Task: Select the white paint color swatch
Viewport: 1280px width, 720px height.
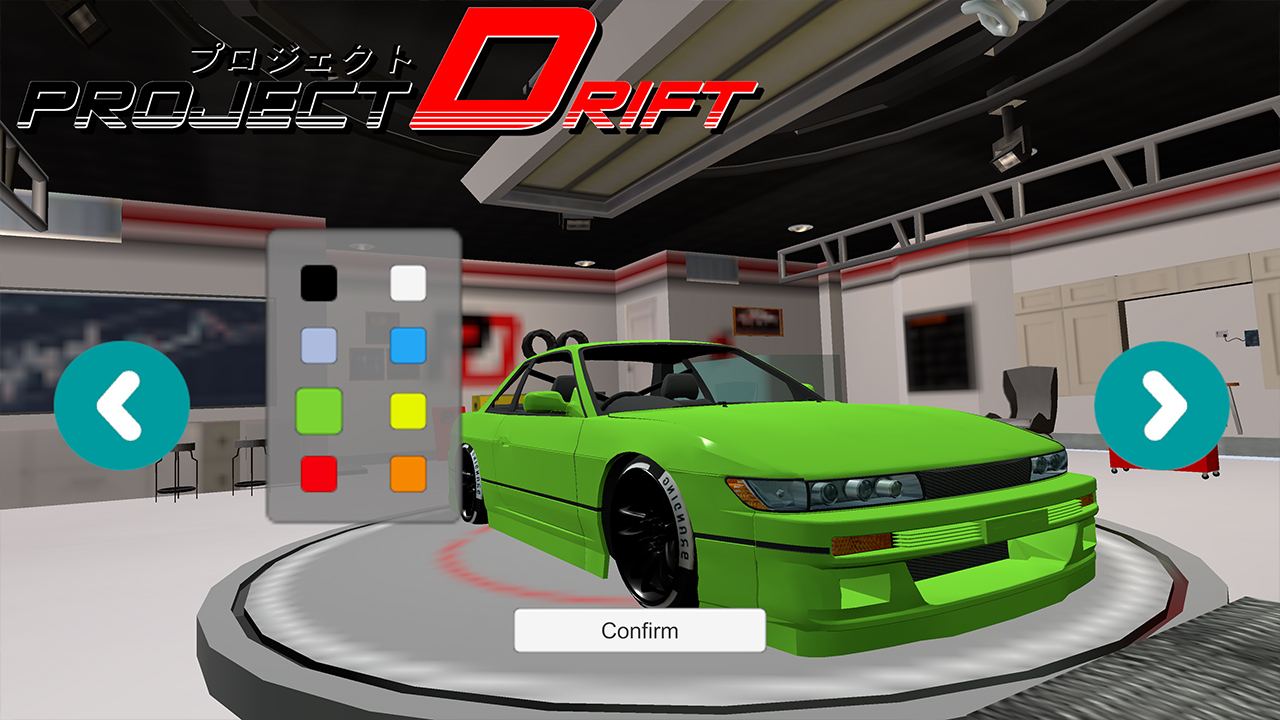Action: point(408,284)
